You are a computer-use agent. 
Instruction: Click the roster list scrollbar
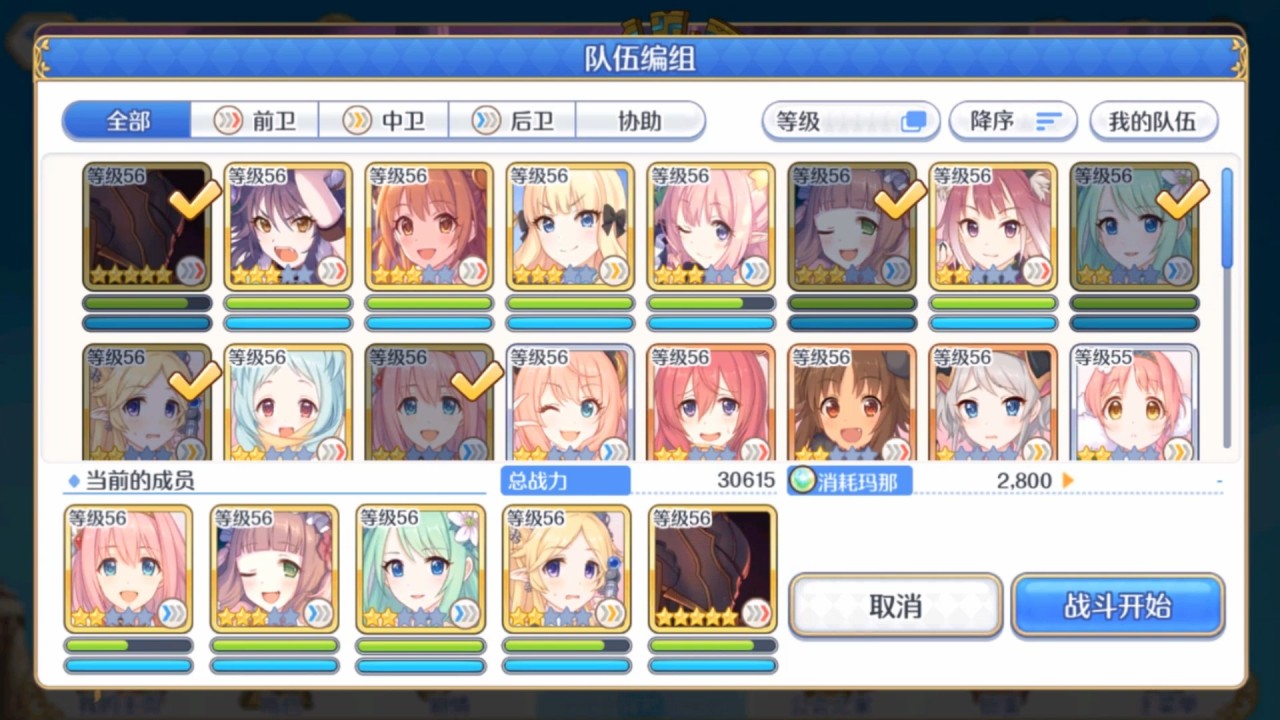(x=1227, y=310)
